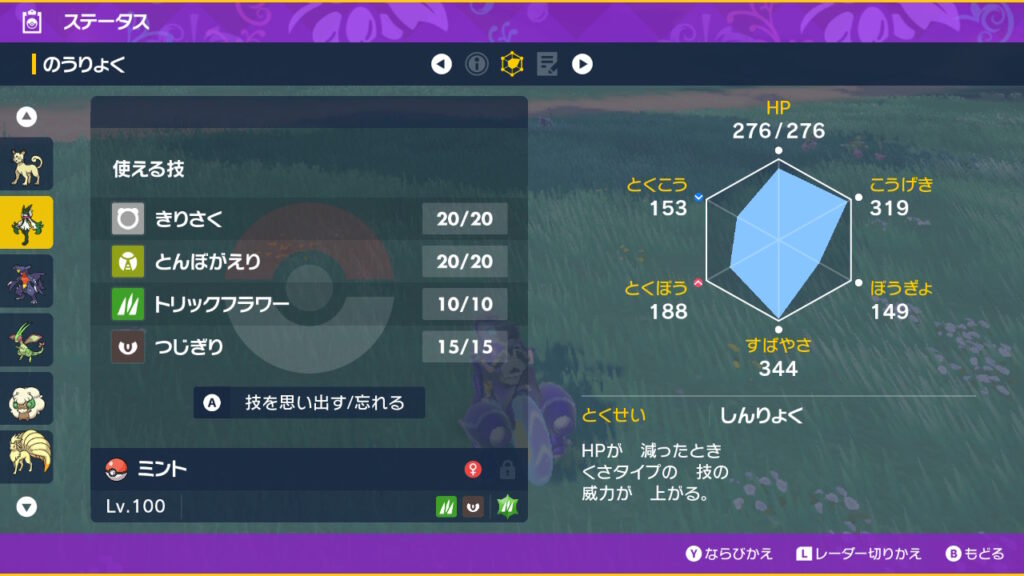The width and height of the screenshot is (1024, 576).
Task: Switch to Ninetales in the party list
Action: pos(26,456)
